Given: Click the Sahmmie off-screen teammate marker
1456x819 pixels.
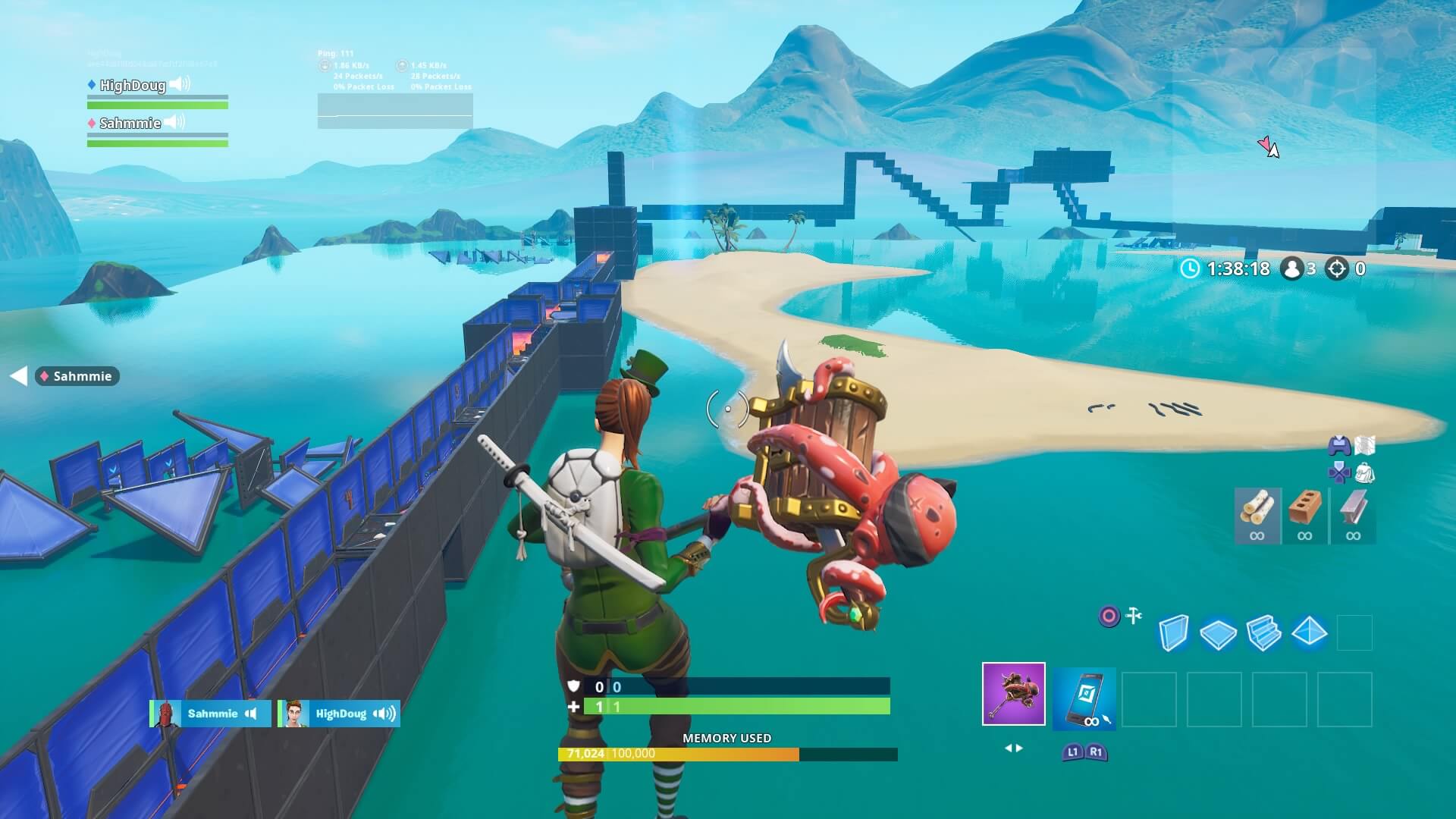Looking at the screenshot, I should click(x=77, y=376).
